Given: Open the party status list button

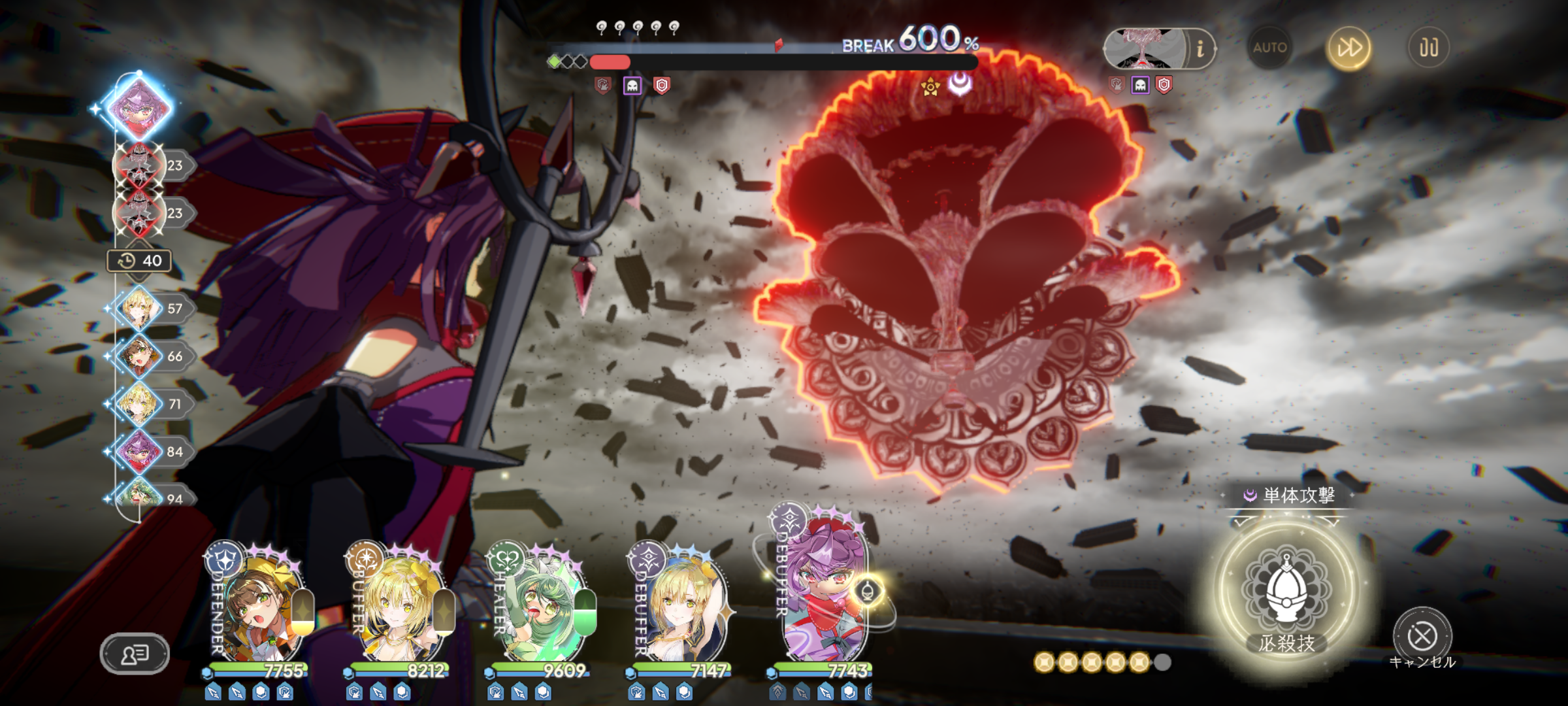Looking at the screenshot, I should tap(135, 653).
